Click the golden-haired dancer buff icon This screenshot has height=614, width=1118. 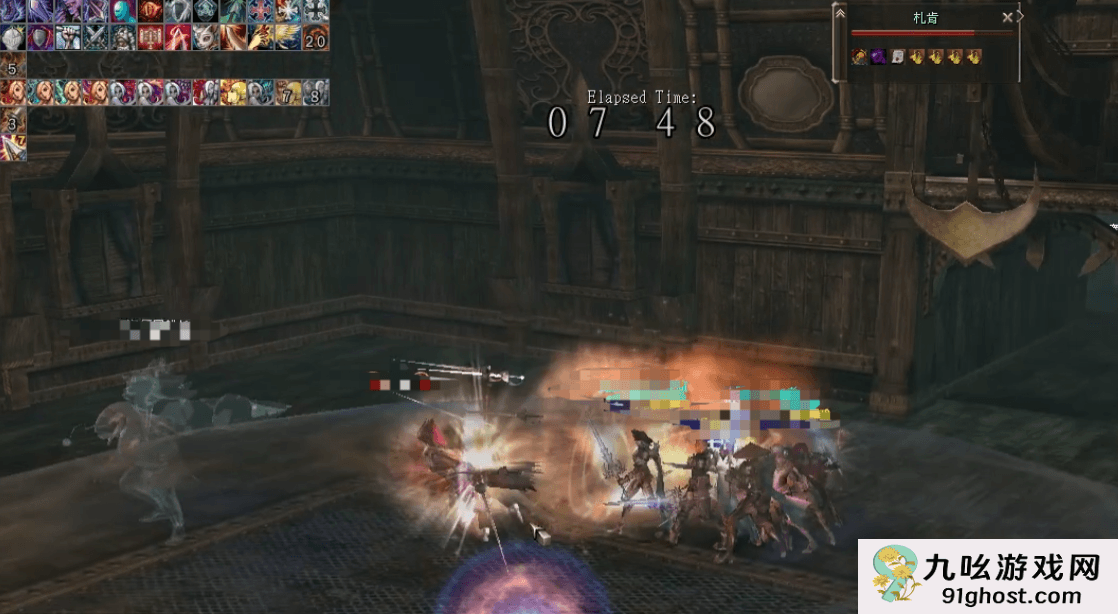(233, 93)
